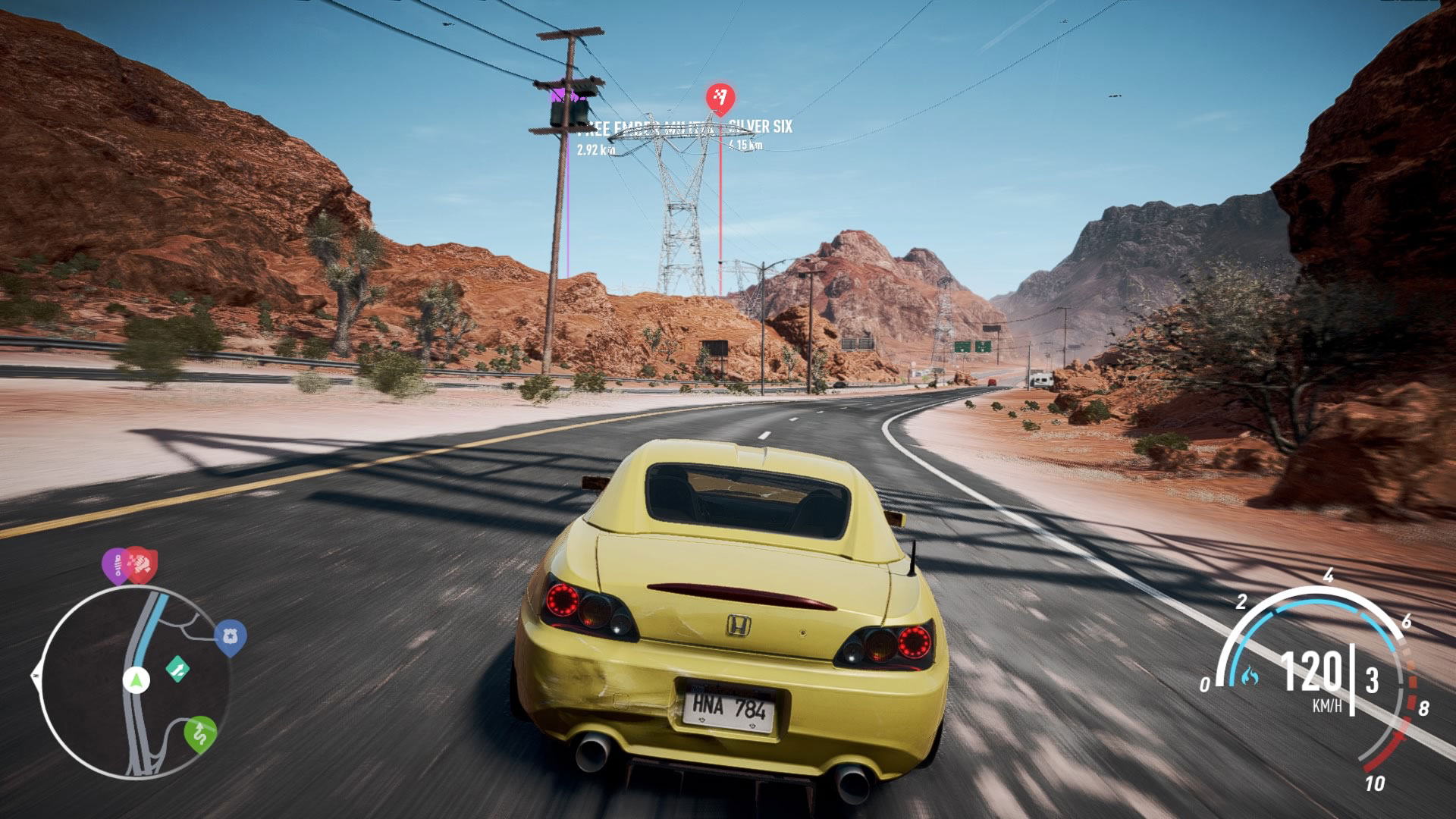Select the blue police badge map marker
1456x819 pixels.
pyautogui.click(x=231, y=639)
